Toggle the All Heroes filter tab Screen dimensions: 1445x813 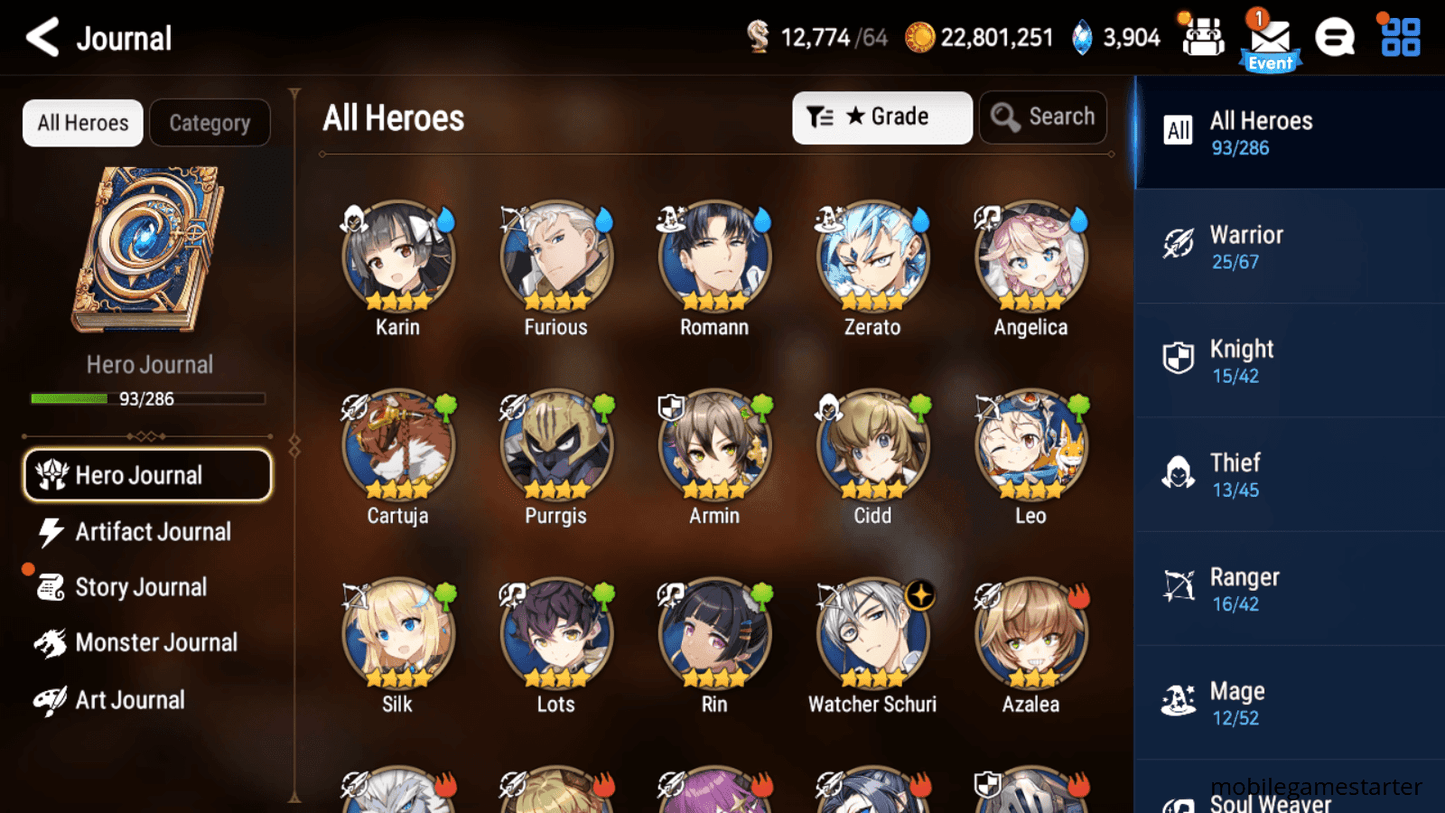(82, 122)
